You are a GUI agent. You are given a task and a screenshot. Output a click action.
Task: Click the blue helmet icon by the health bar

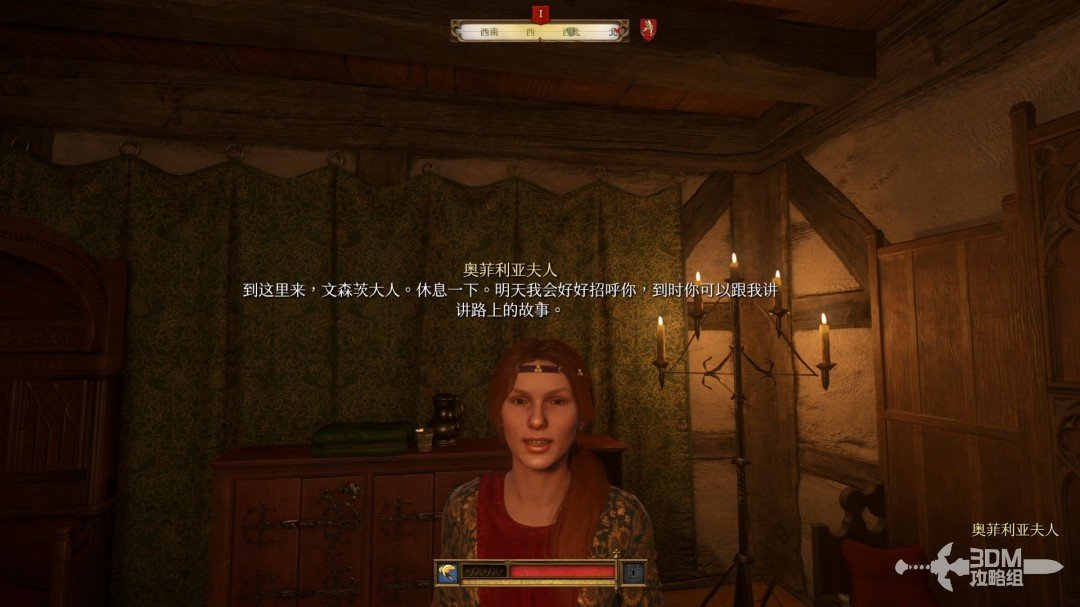447,571
